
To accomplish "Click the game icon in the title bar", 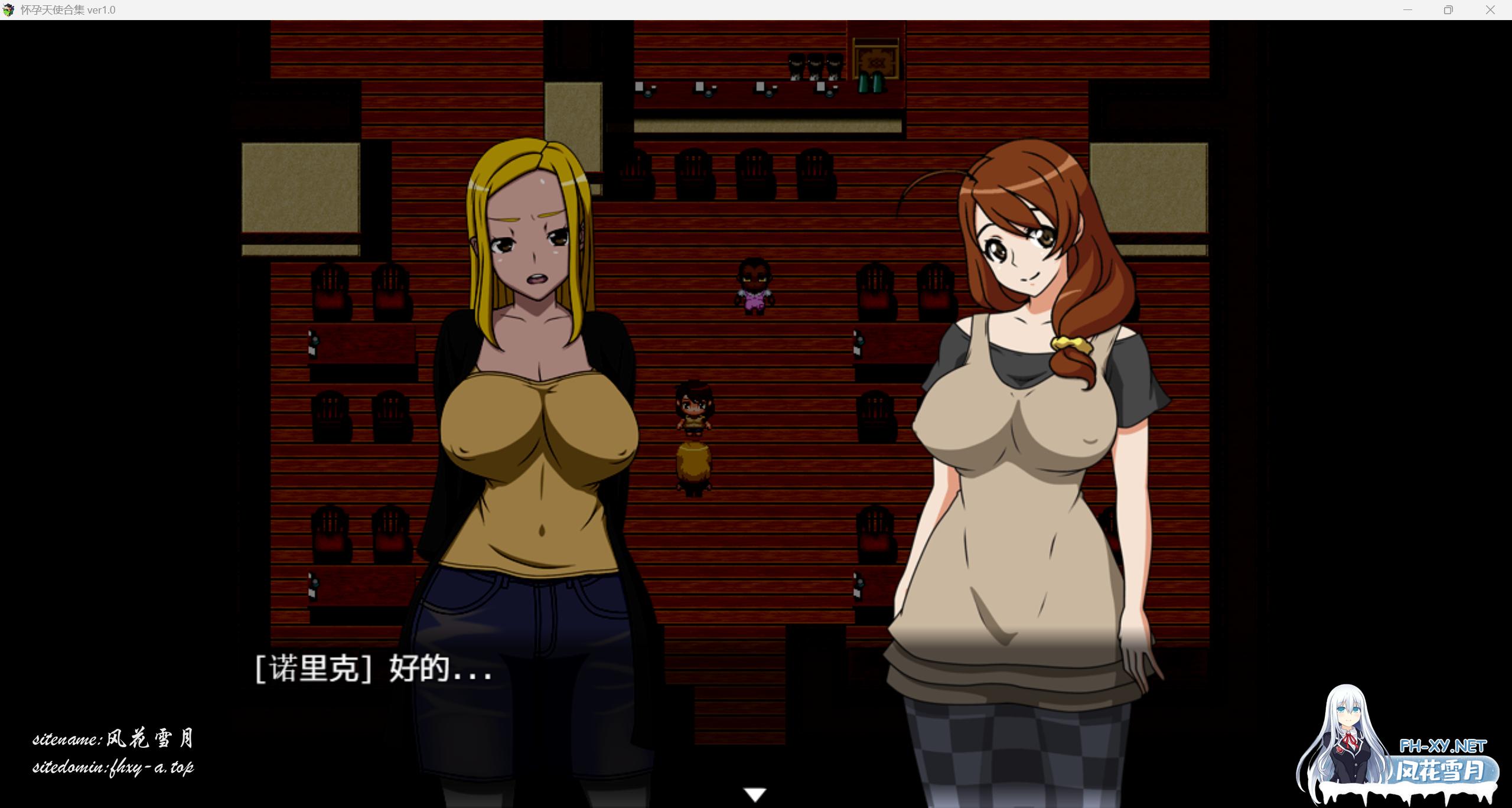I will coord(10,9).
